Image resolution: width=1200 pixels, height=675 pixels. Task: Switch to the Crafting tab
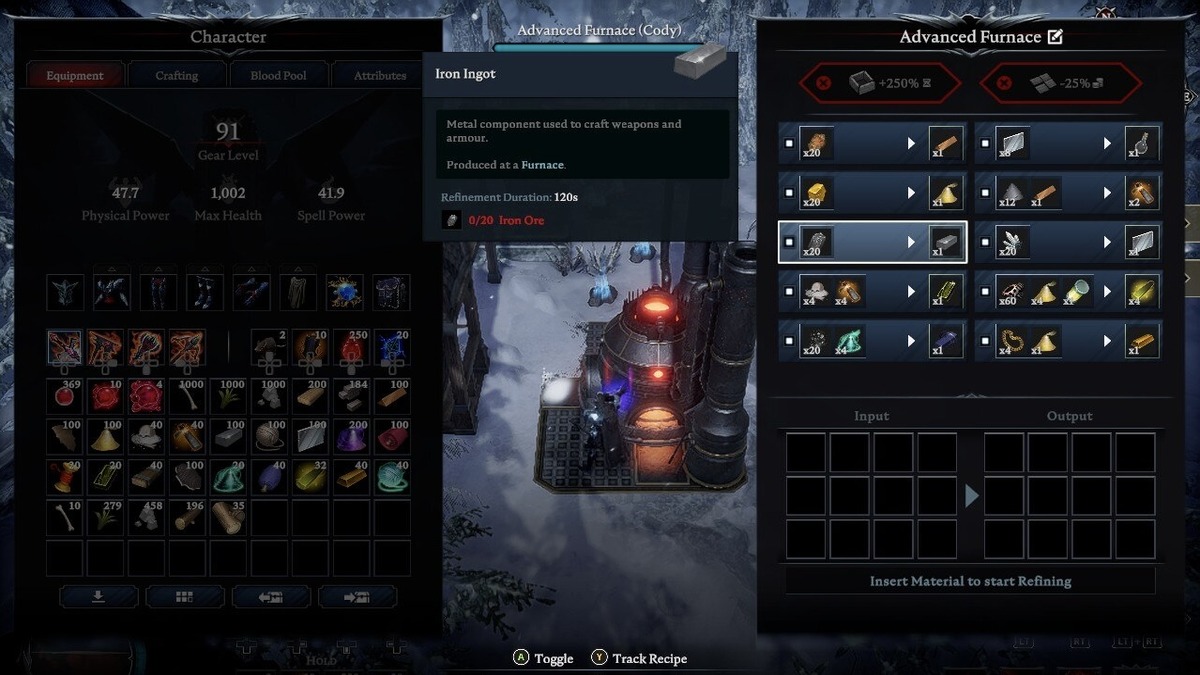click(177, 75)
